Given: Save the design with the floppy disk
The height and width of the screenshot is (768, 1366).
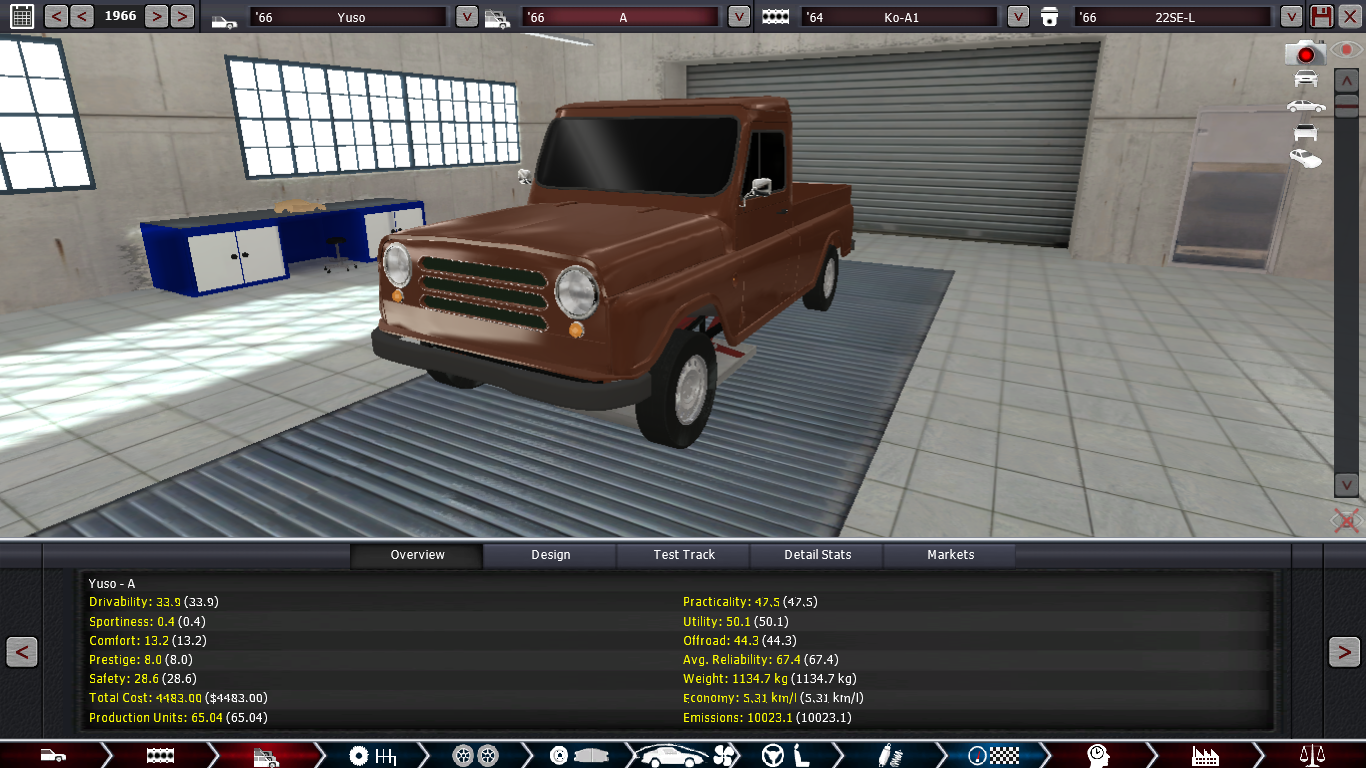Looking at the screenshot, I should pyautogui.click(x=1321, y=16).
